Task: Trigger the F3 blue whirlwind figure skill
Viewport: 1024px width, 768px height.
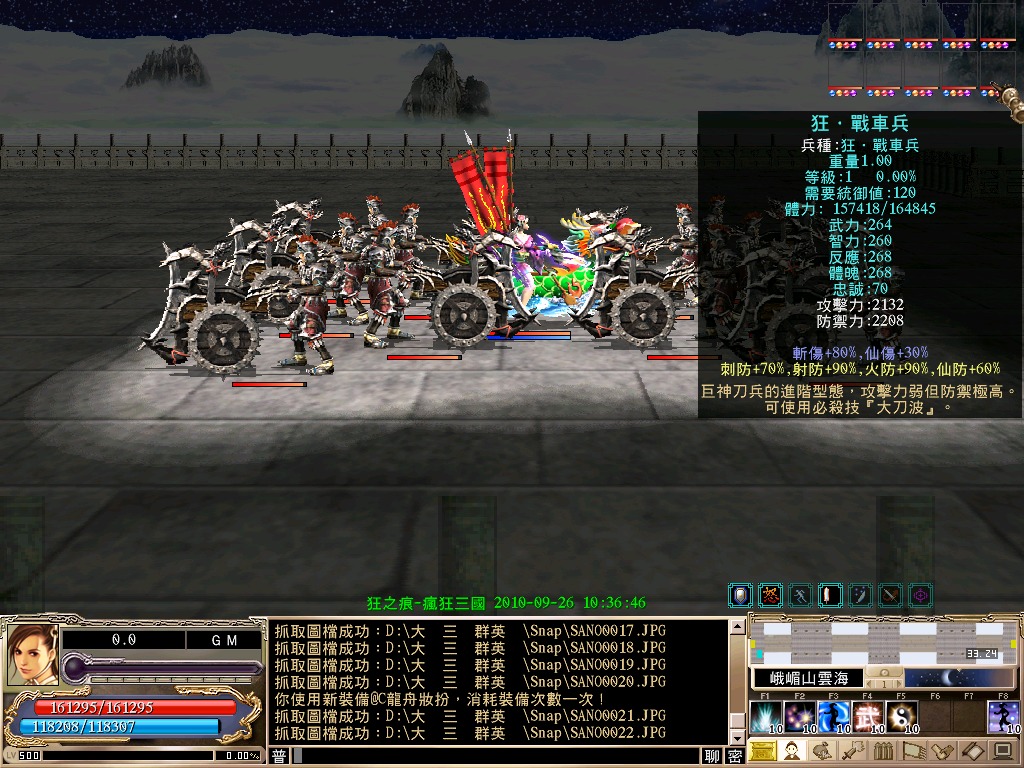Action: [x=834, y=717]
